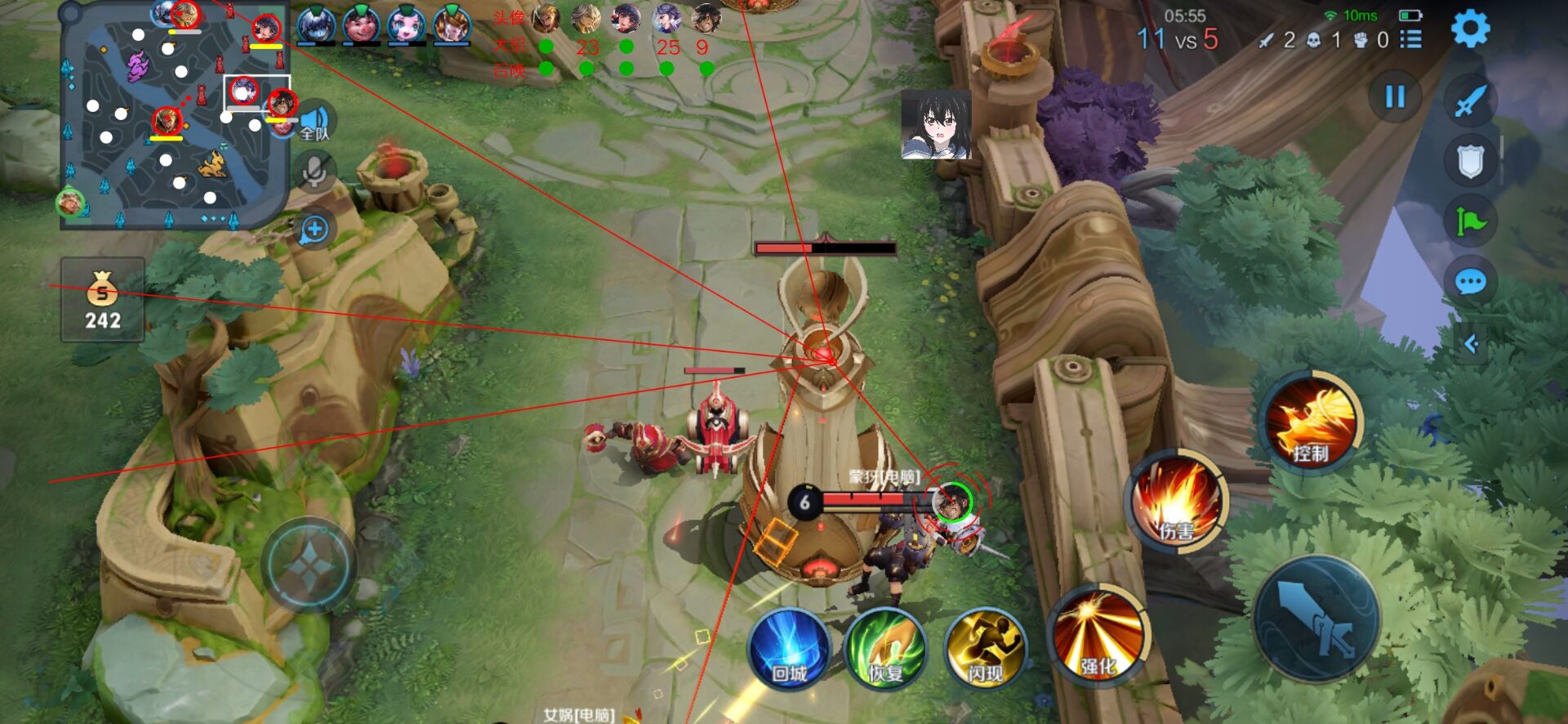Open the chat bubble quick messages
The height and width of the screenshot is (724, 1568).
pyautogui.click(x=1470, y=283)
